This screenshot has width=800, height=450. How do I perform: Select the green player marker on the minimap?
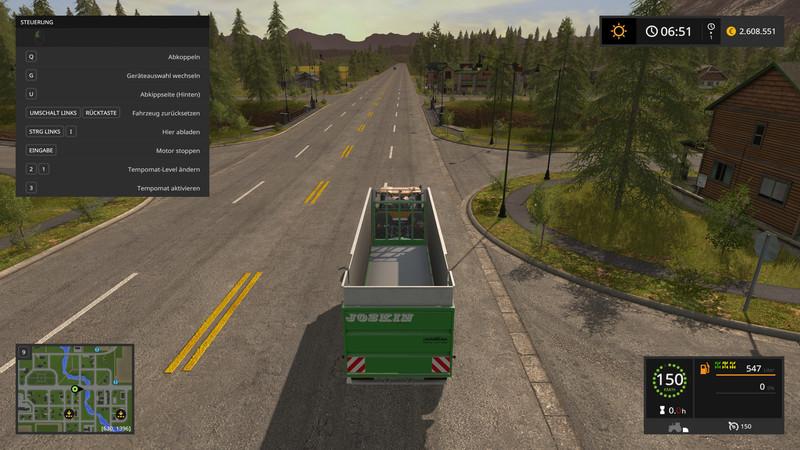coord(74,388)
